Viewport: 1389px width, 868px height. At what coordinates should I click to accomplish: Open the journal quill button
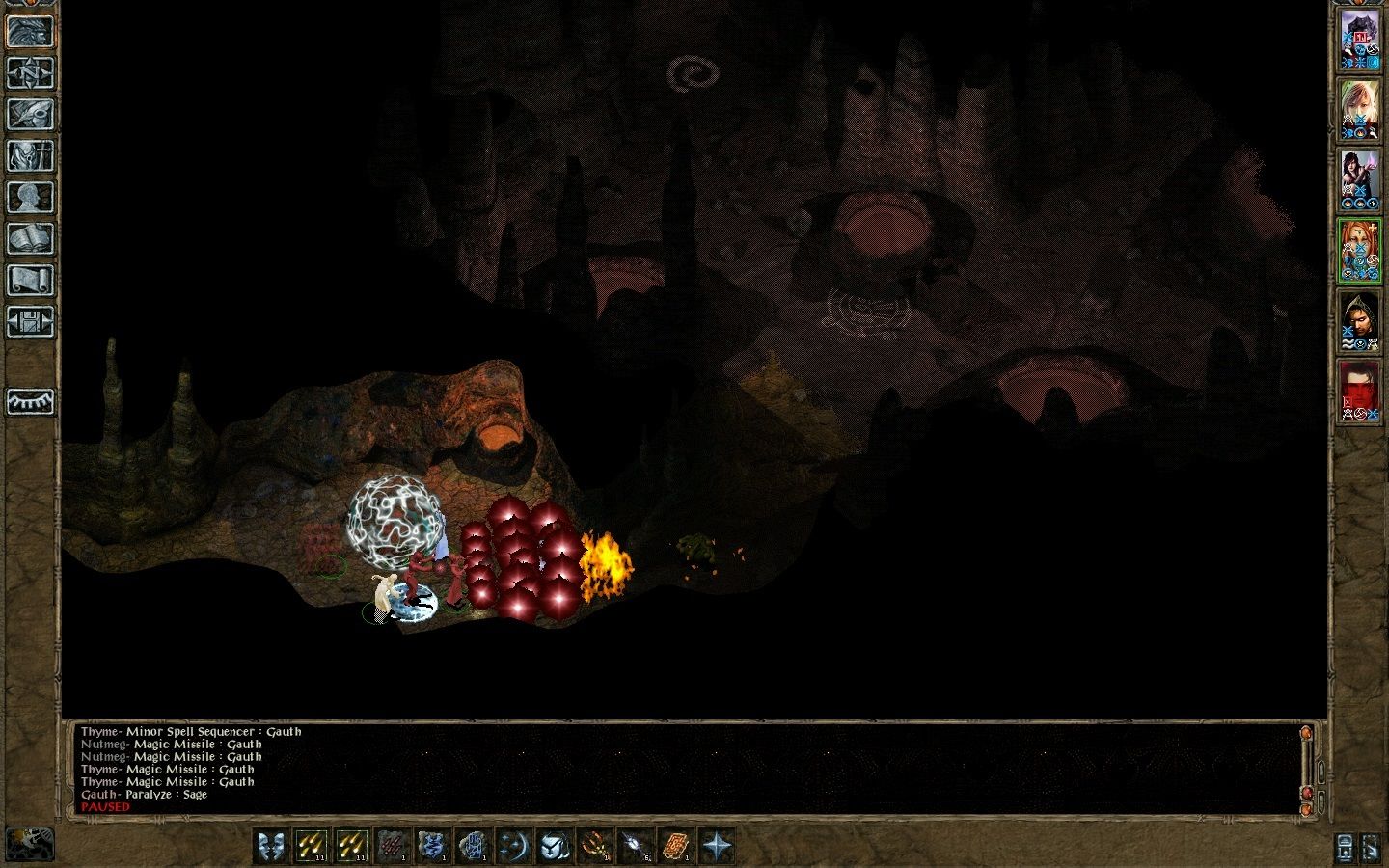coord(30,114)
